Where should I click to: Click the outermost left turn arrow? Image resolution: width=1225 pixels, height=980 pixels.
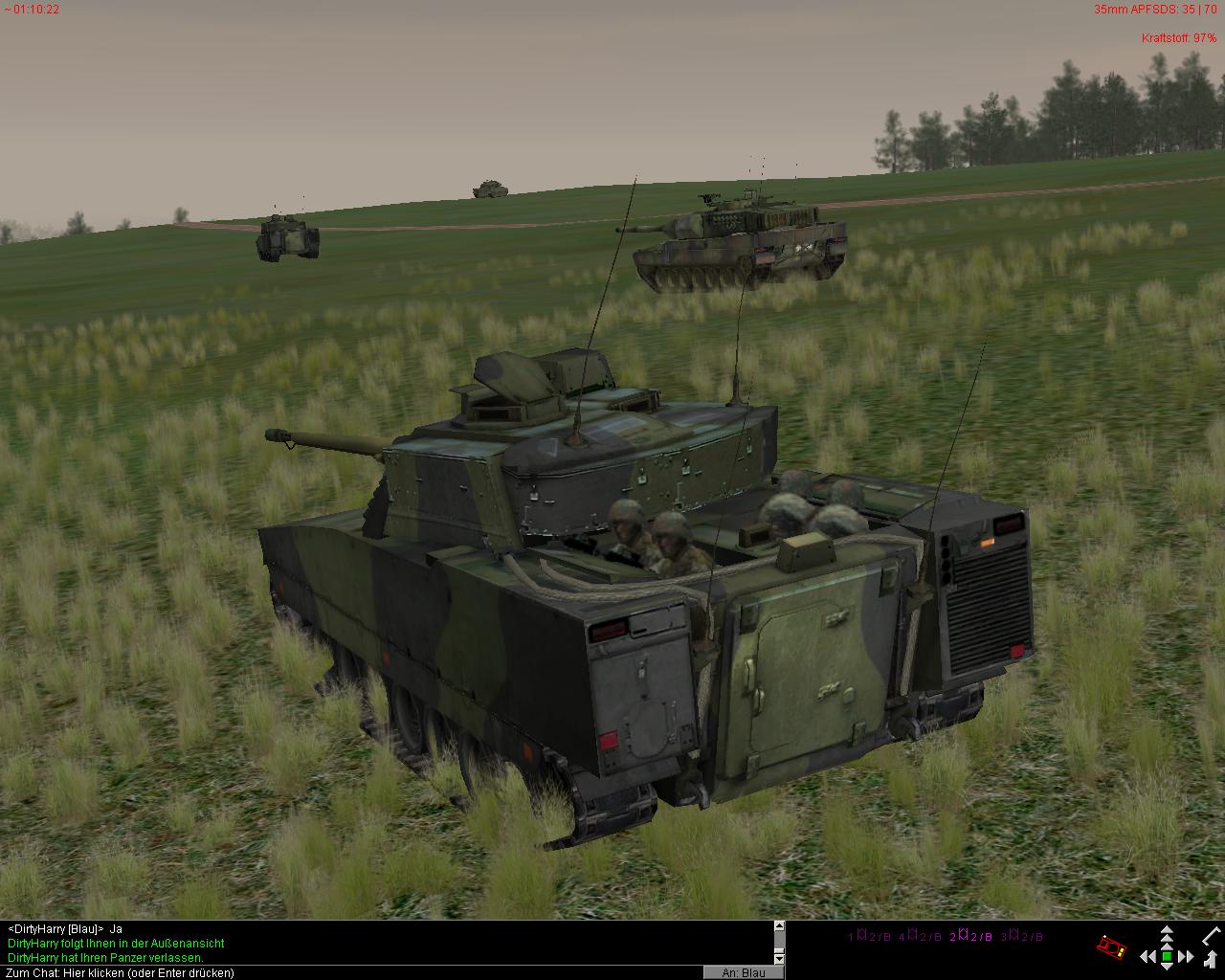(1144, 956)
